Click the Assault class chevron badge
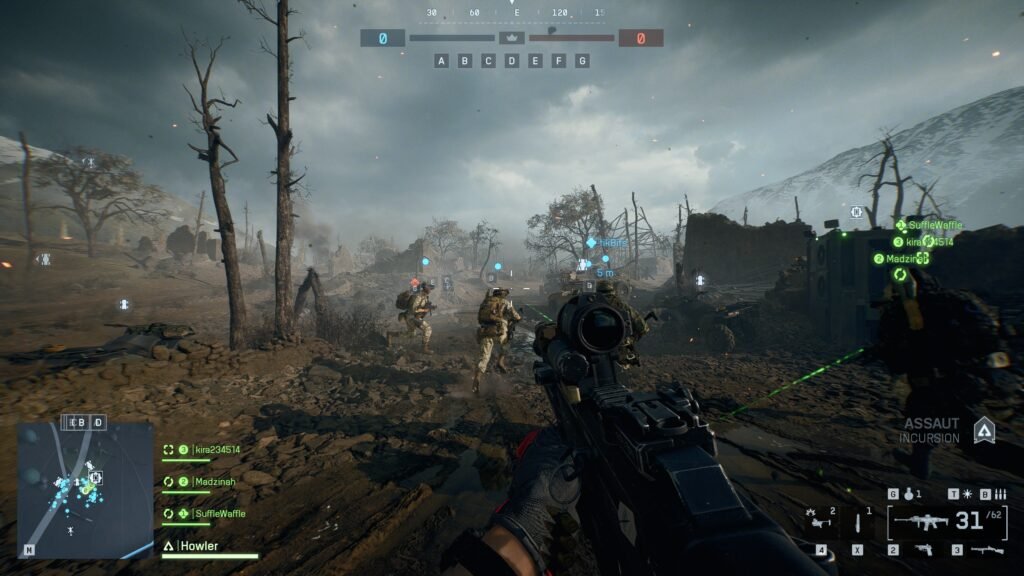The image size is (1024, 576). pos(984,430)
